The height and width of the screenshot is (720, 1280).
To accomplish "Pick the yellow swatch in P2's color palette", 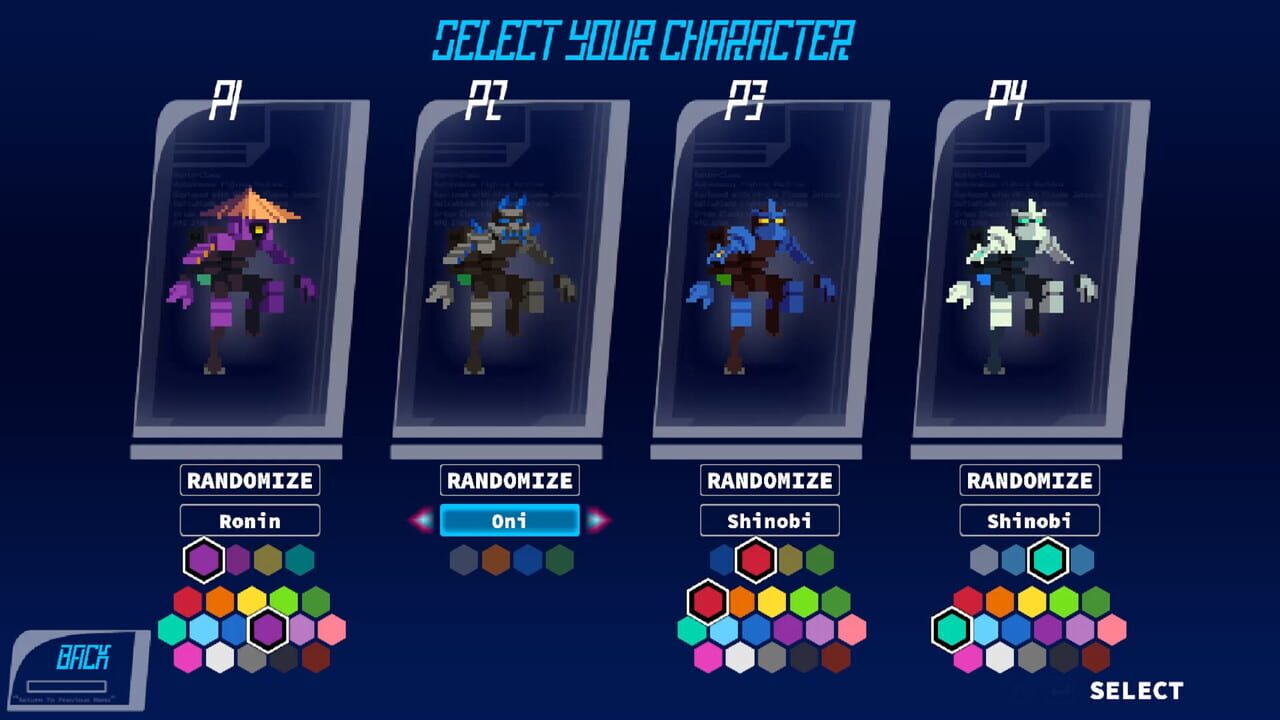I will coord(495,560).
